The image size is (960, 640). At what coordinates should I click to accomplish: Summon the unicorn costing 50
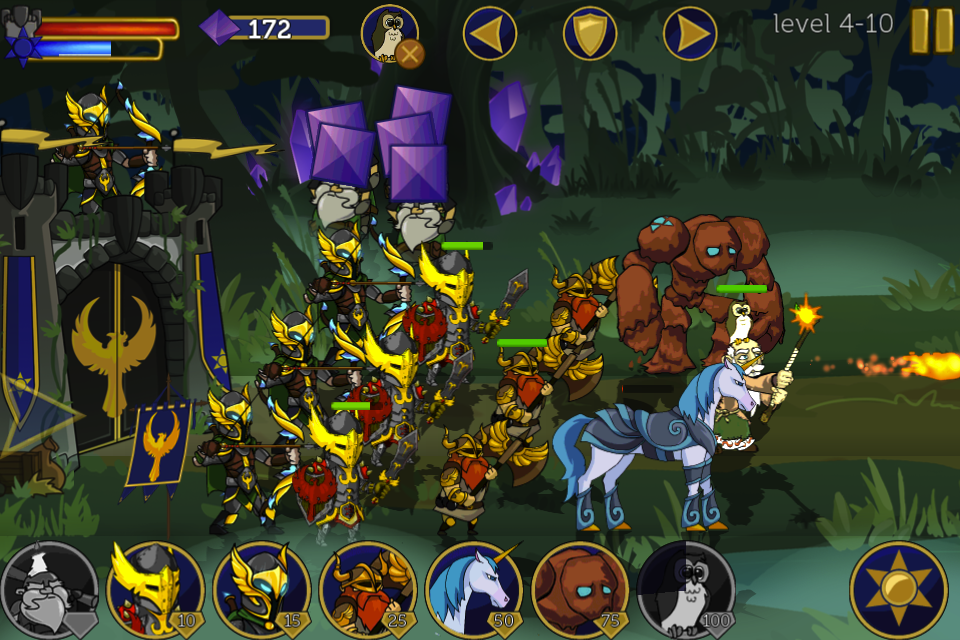click(x=474, y=590)
